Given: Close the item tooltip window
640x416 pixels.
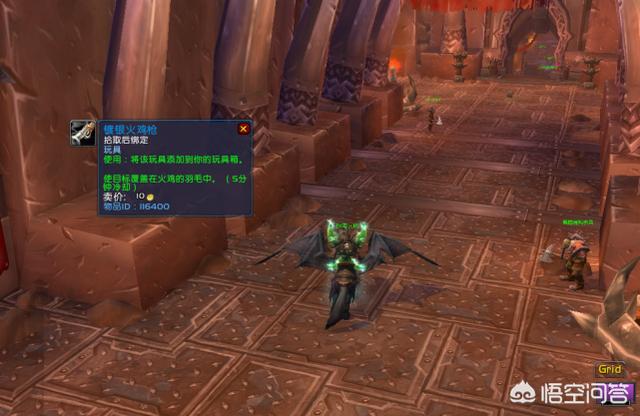Looking at the screenshot, I should click(x=243, y=129).
